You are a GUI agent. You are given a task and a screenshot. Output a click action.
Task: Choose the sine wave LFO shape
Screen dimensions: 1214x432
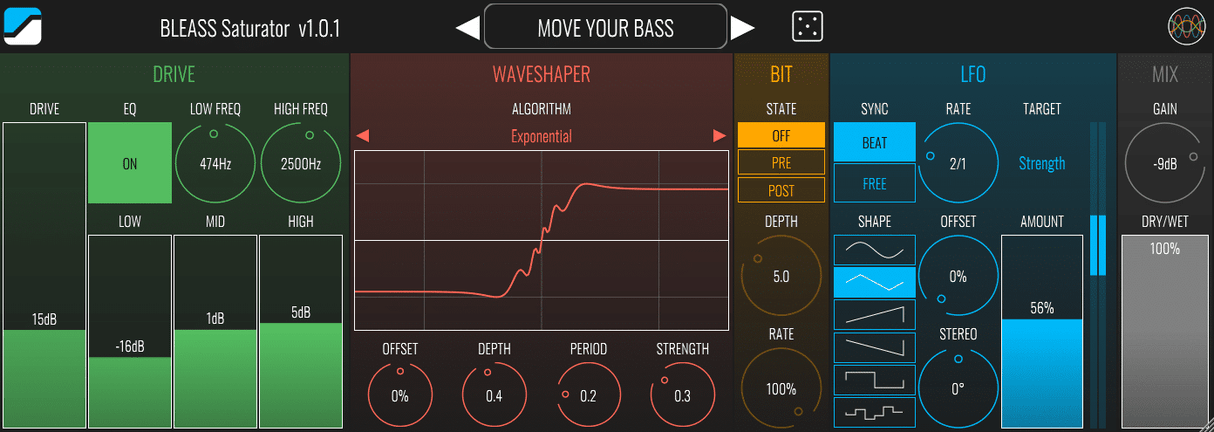click(x=874, y=250)
